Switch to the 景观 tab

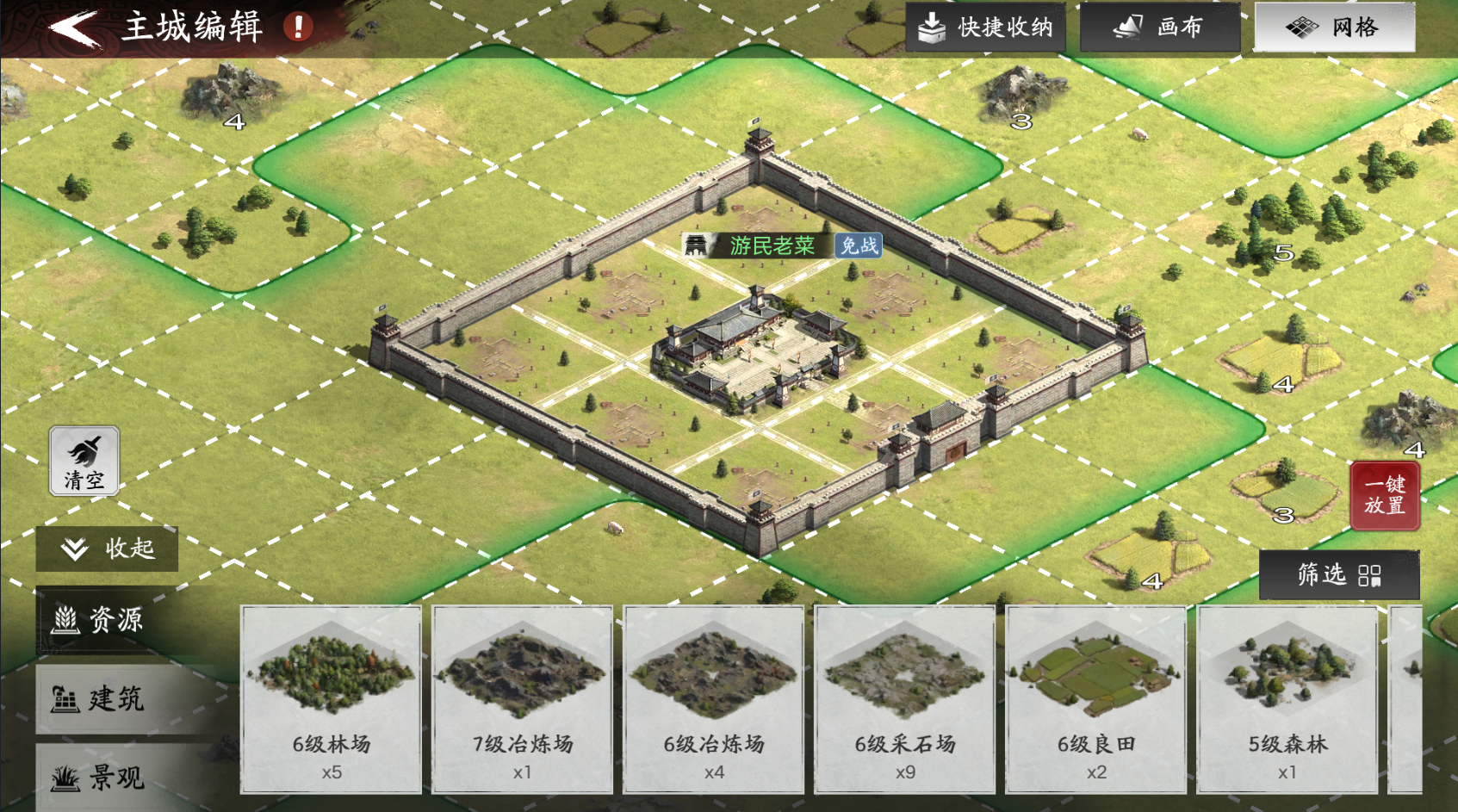(x=103, y=776)
